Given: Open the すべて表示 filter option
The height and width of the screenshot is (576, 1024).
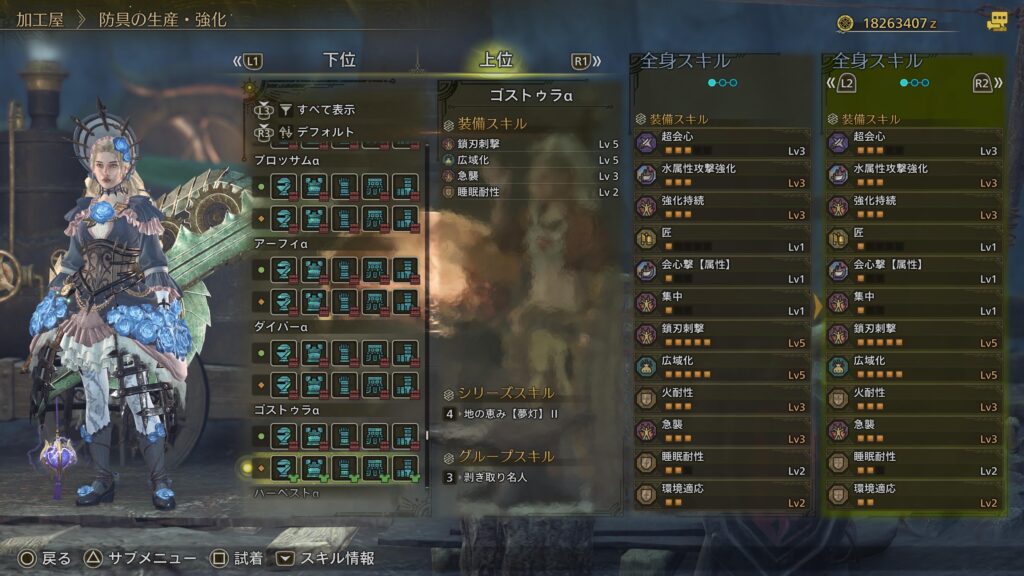Looking at the screenshot, I should (326, 110).
